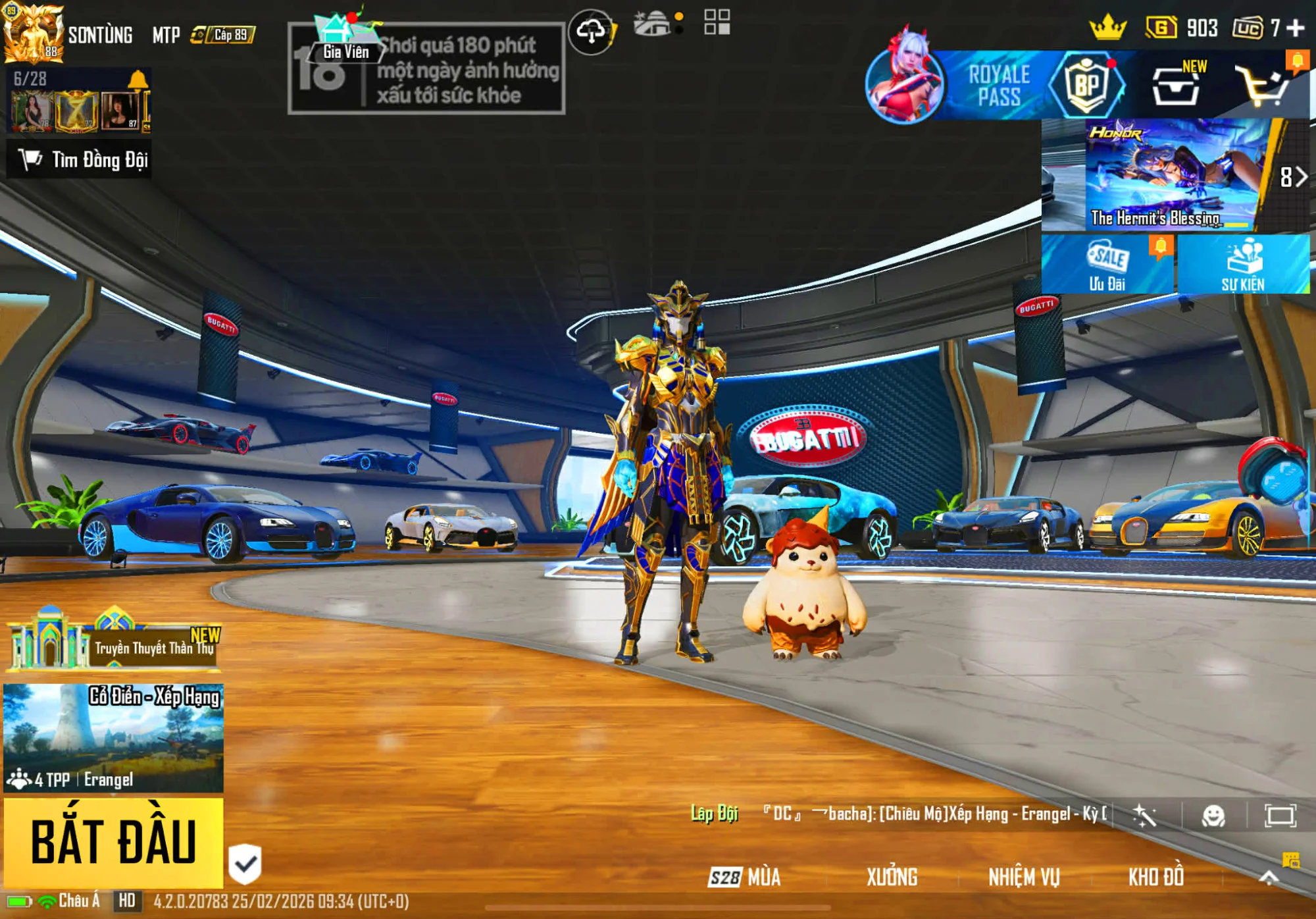This screenshot has height=919, width=1316.
Task: Open the Ưu Đãi sale offers
Action: tap(1107, 265)
